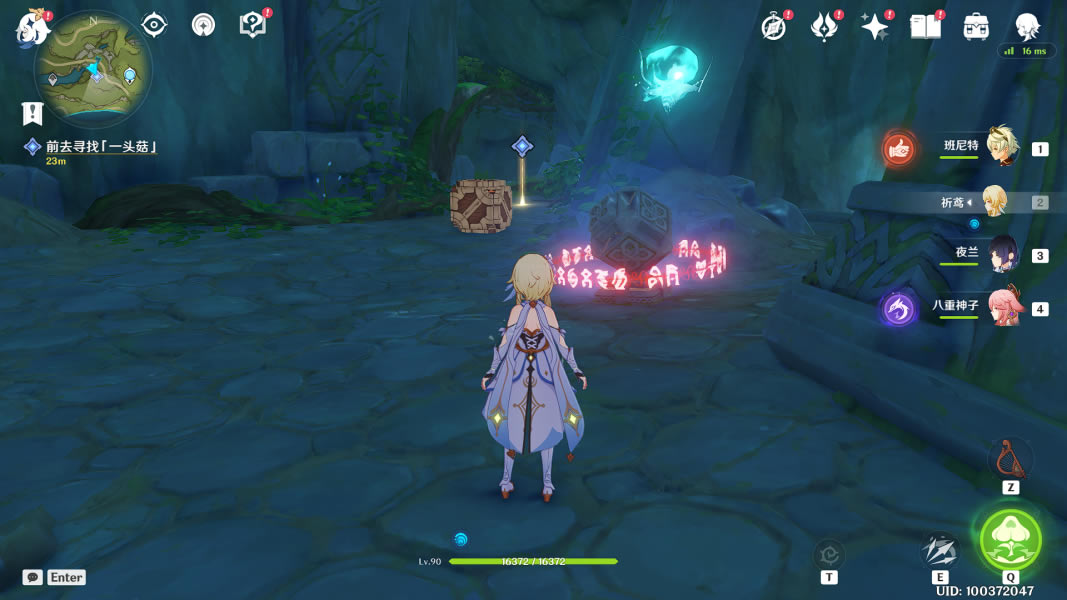This screenshot has width=1067, height=600.
Task: Switch to party member 夜兰
Action: click(1001, 254)
